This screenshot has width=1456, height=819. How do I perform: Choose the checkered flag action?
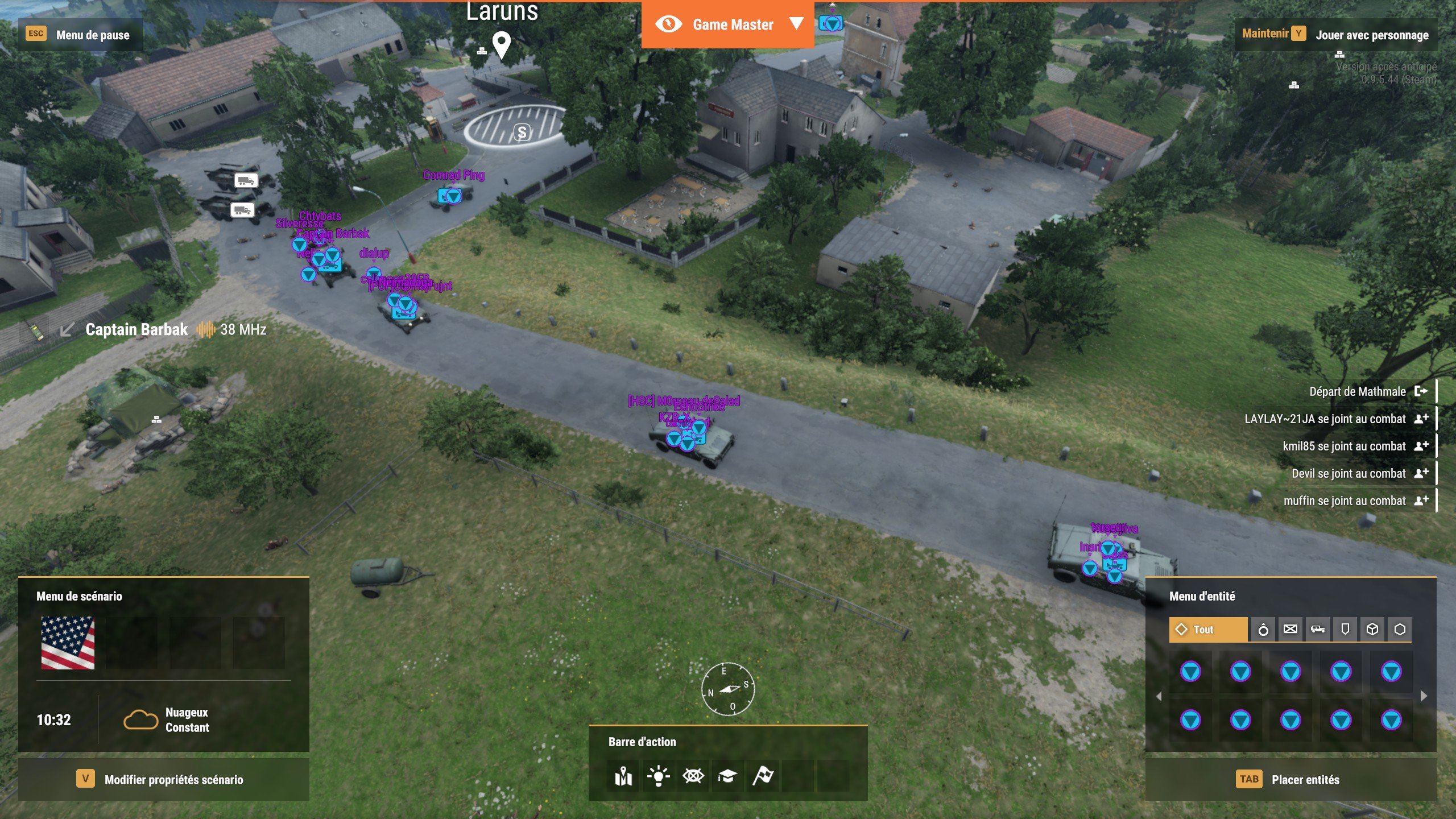pyautogui.click(x=763, y=776)
